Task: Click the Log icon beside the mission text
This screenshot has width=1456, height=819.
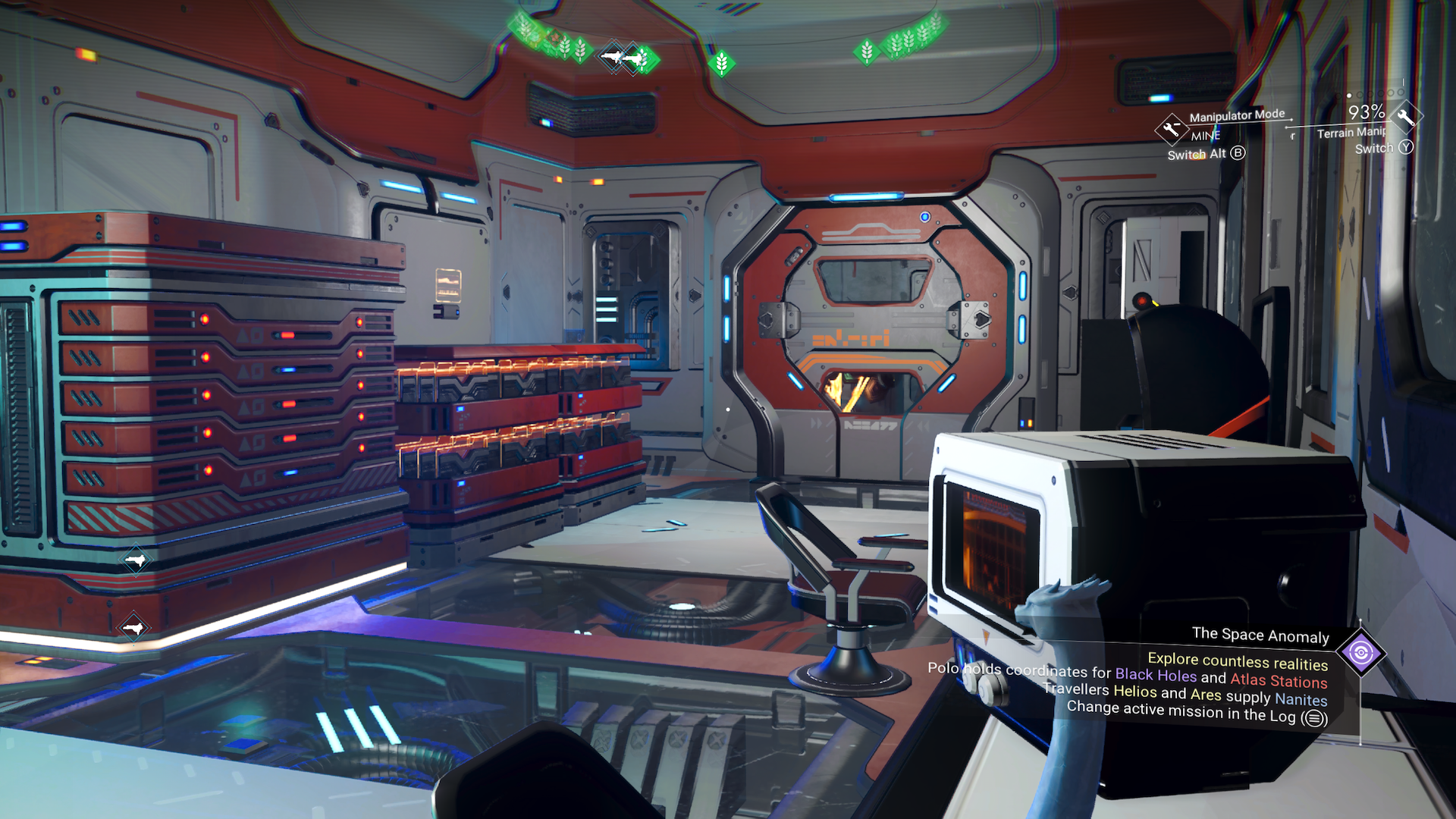Action: tap(1313, 717)
